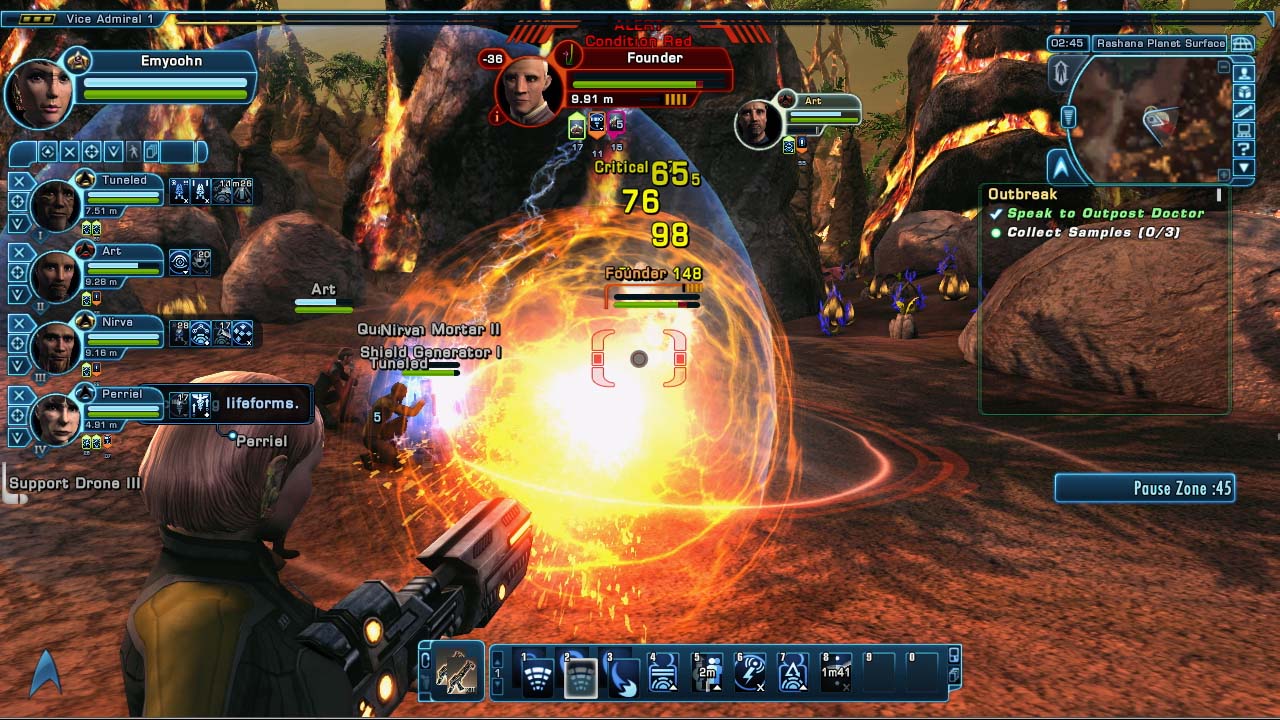1280x720 pixels.
Task: Open the help question mark button
Action: pyautogui.click(x=1244, y=149)
